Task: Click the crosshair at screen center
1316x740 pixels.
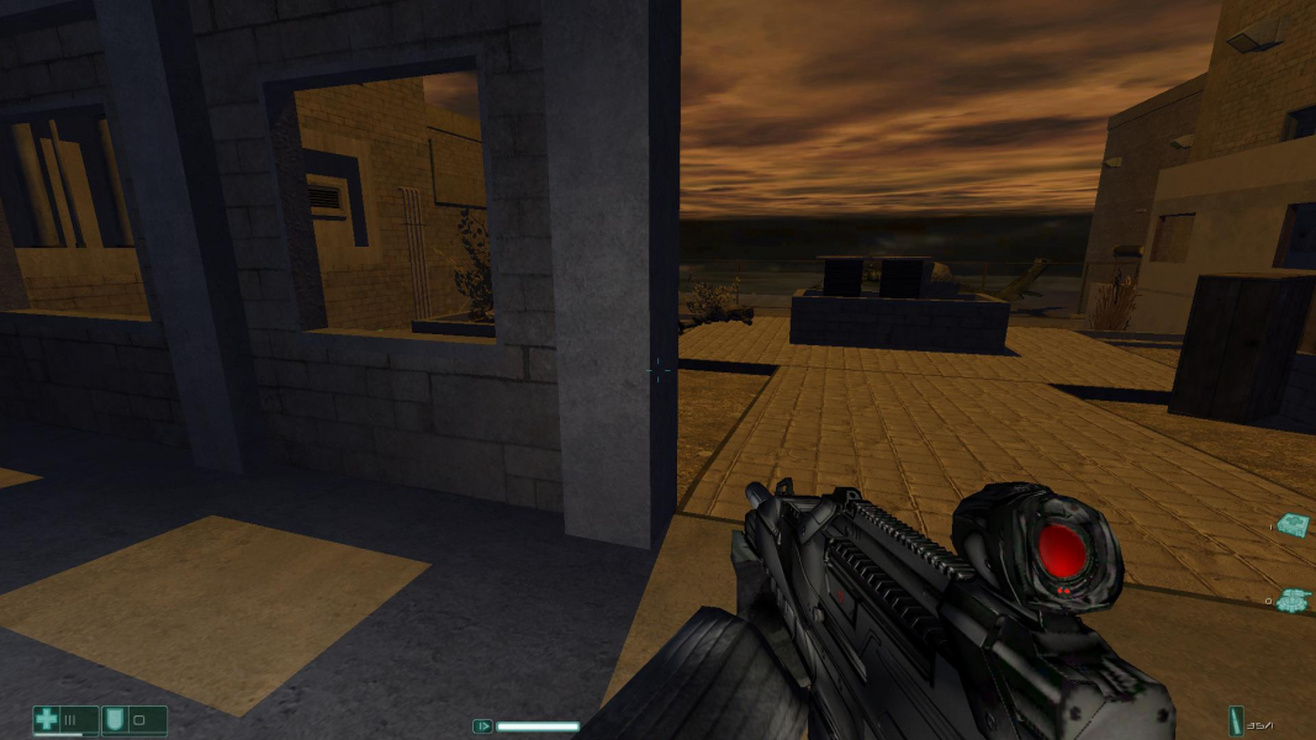Action: click(x=658, y=370)
